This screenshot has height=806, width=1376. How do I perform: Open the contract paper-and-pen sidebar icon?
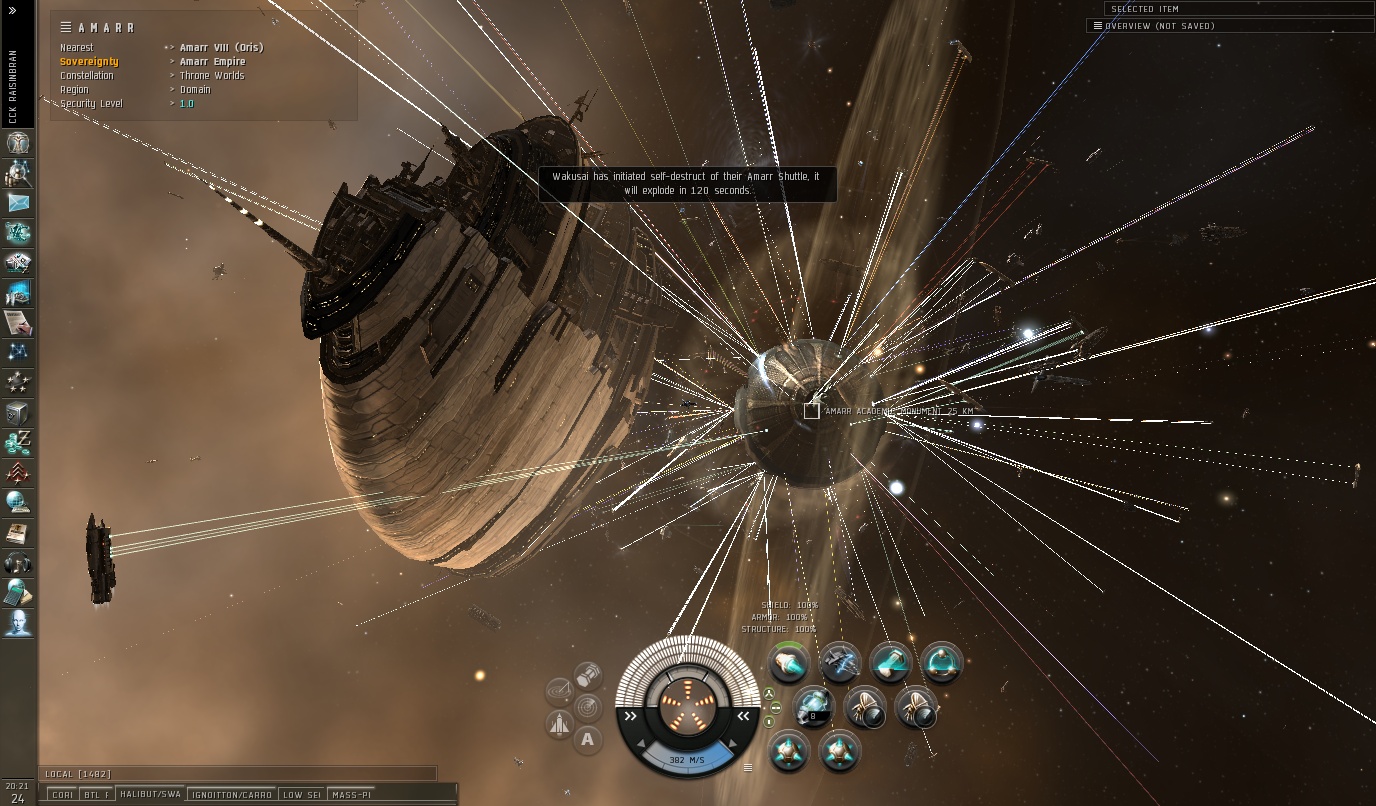coord(18,323)
